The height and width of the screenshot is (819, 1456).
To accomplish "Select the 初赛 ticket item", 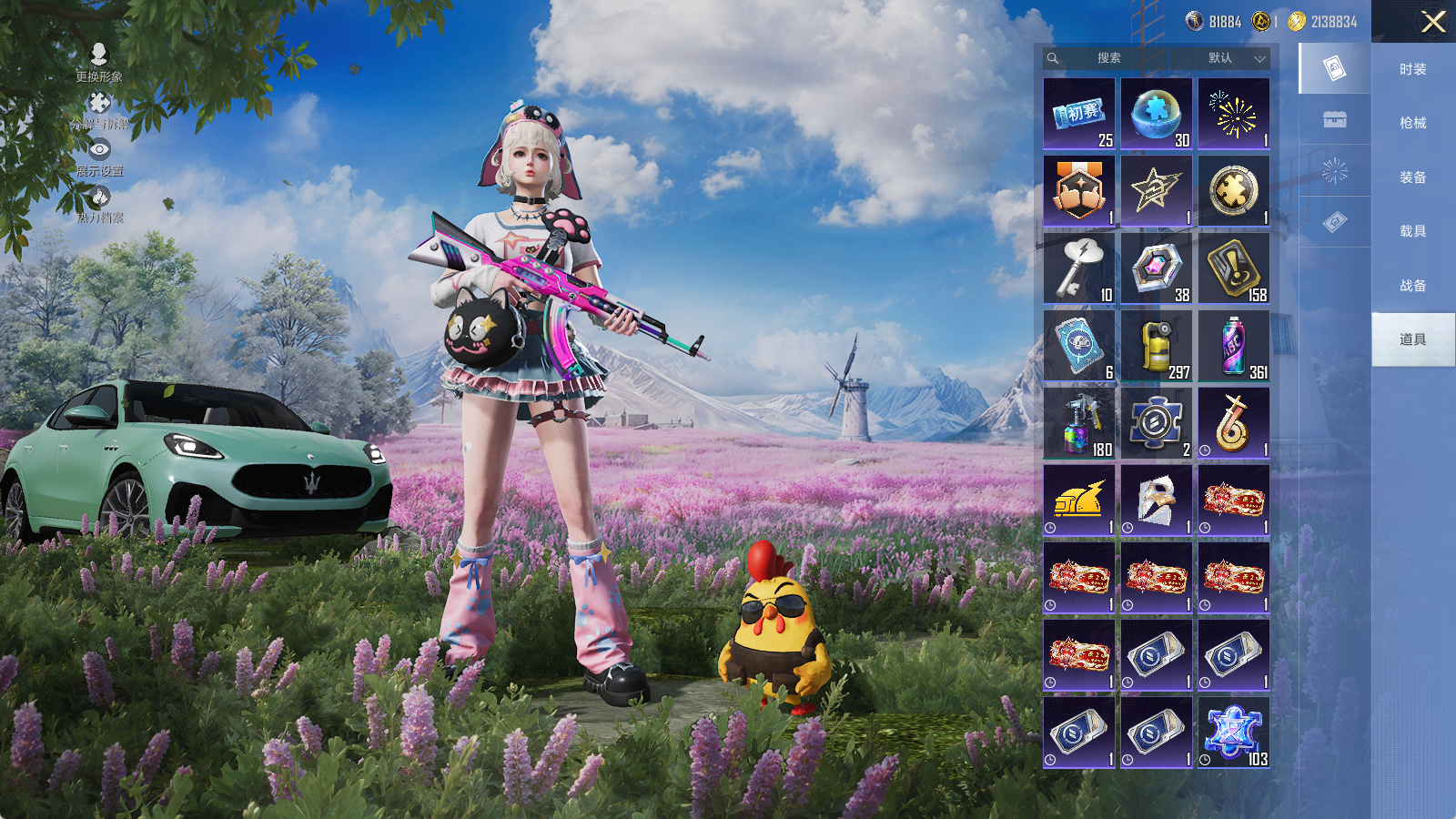I will (1079, 114).
